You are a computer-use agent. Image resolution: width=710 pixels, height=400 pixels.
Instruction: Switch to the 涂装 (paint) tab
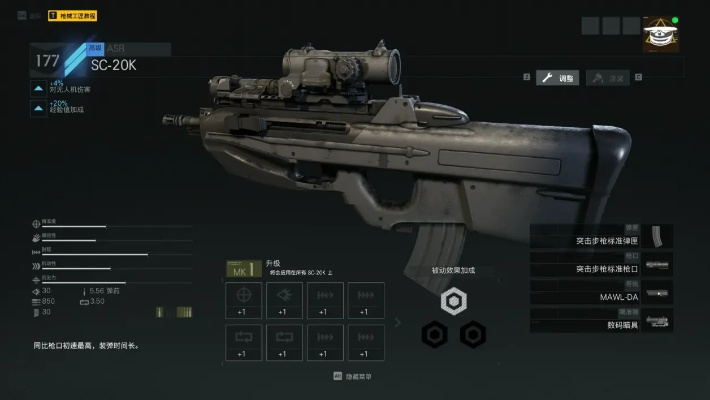pyautogui.click(x=608, y=78)
